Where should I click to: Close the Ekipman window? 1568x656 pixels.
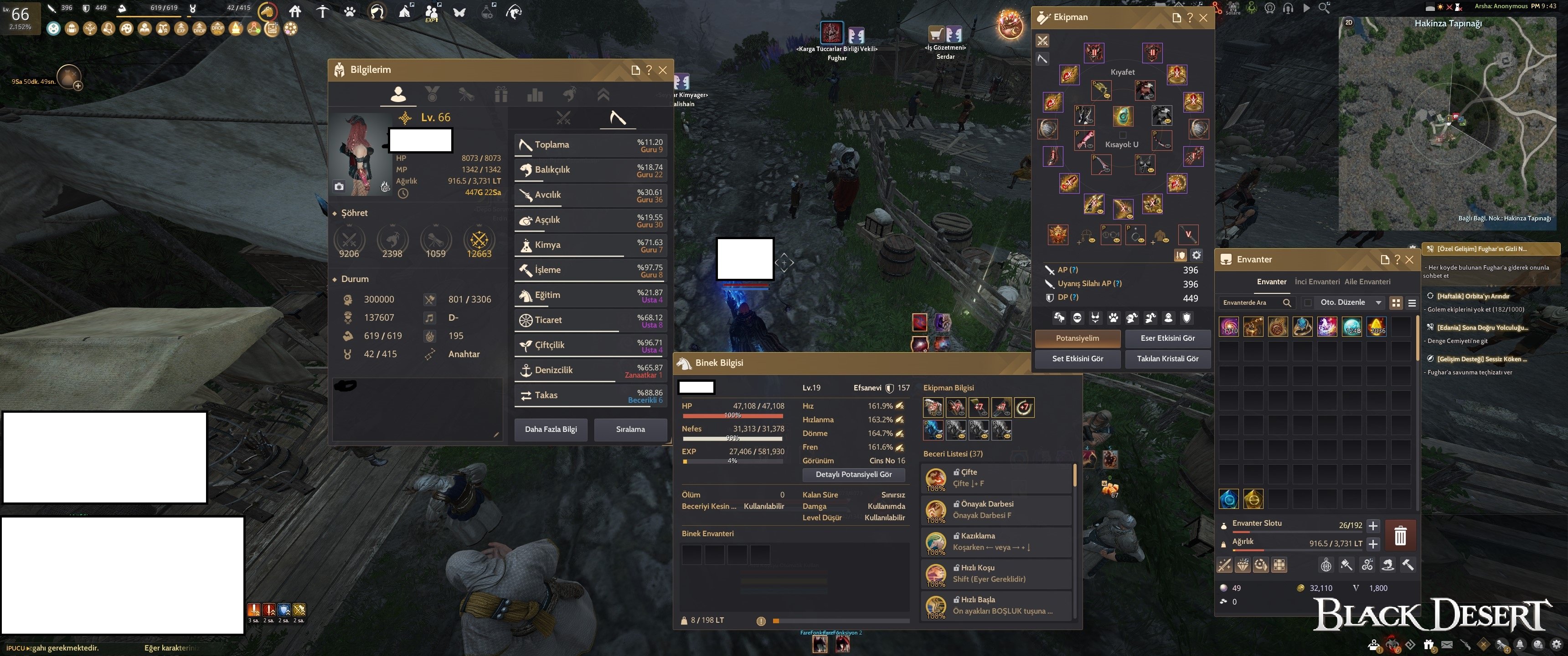1203,18
